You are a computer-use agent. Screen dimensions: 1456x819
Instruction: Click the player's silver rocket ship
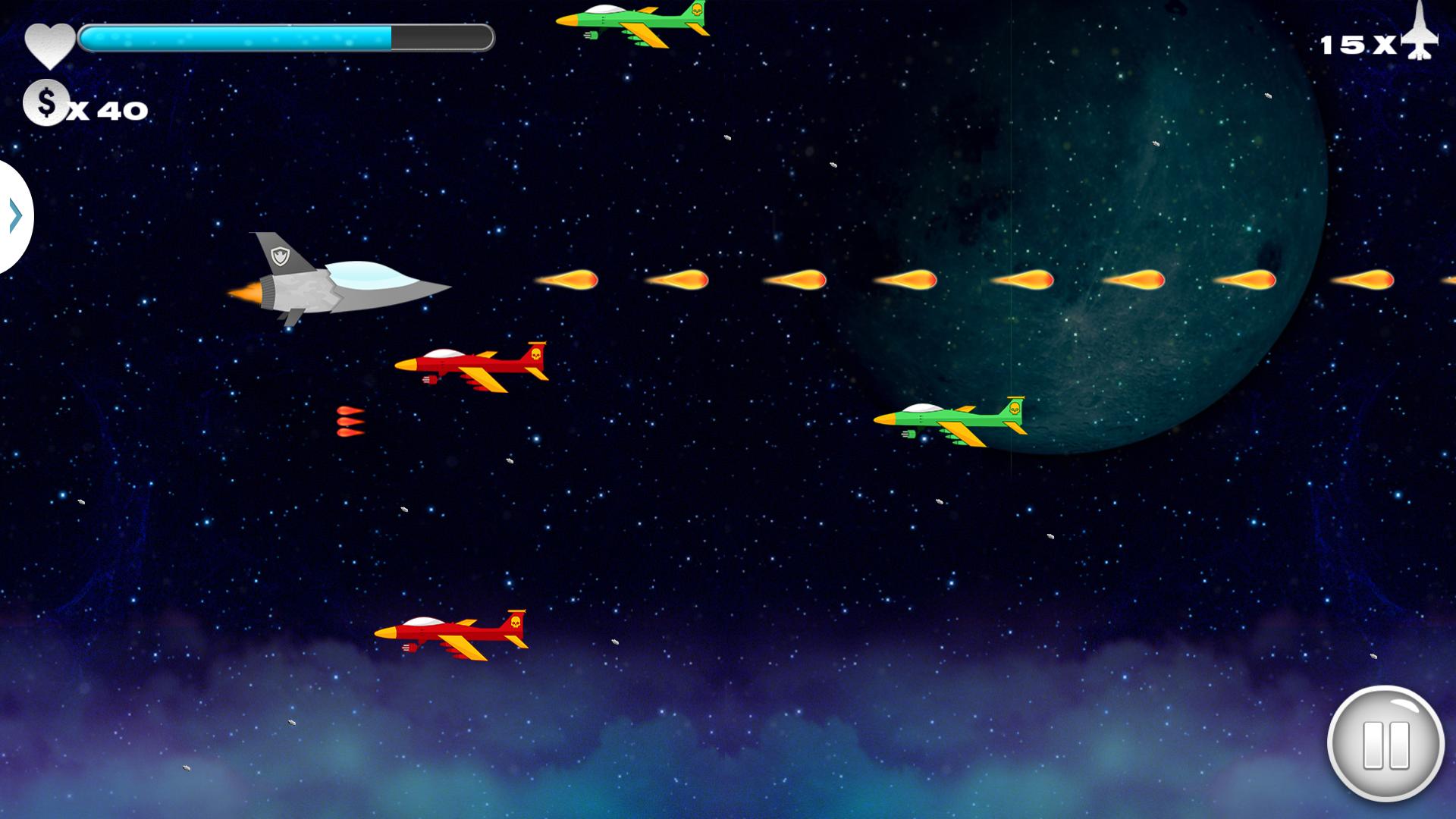(341, 284)
